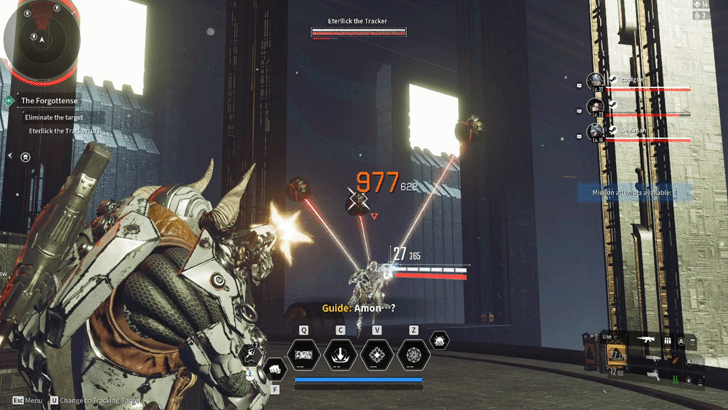Select the fist melee attack icon
This screenshot has height=410, width=728.
(274, 368)
